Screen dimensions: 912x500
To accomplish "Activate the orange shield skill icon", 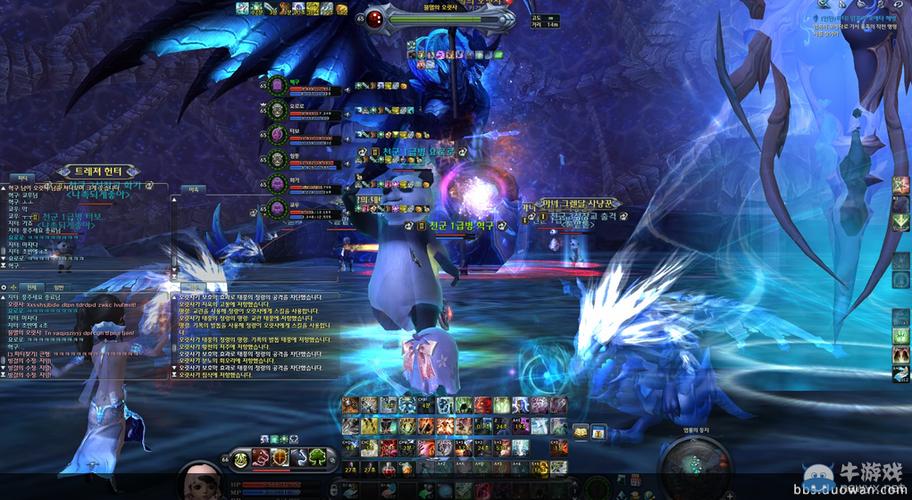I will click(x=279, y=458).
